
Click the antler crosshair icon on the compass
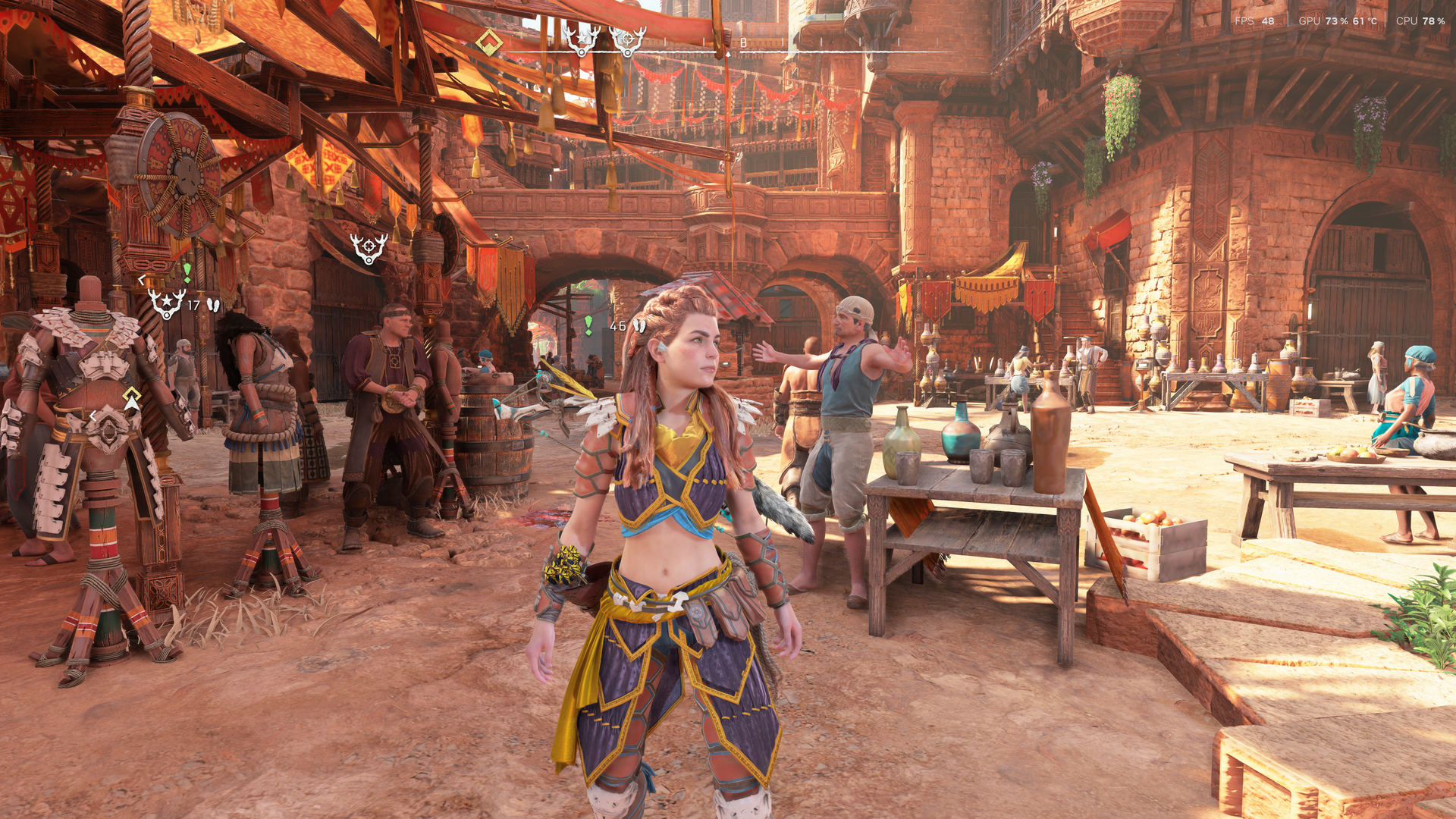click(627, 40)
